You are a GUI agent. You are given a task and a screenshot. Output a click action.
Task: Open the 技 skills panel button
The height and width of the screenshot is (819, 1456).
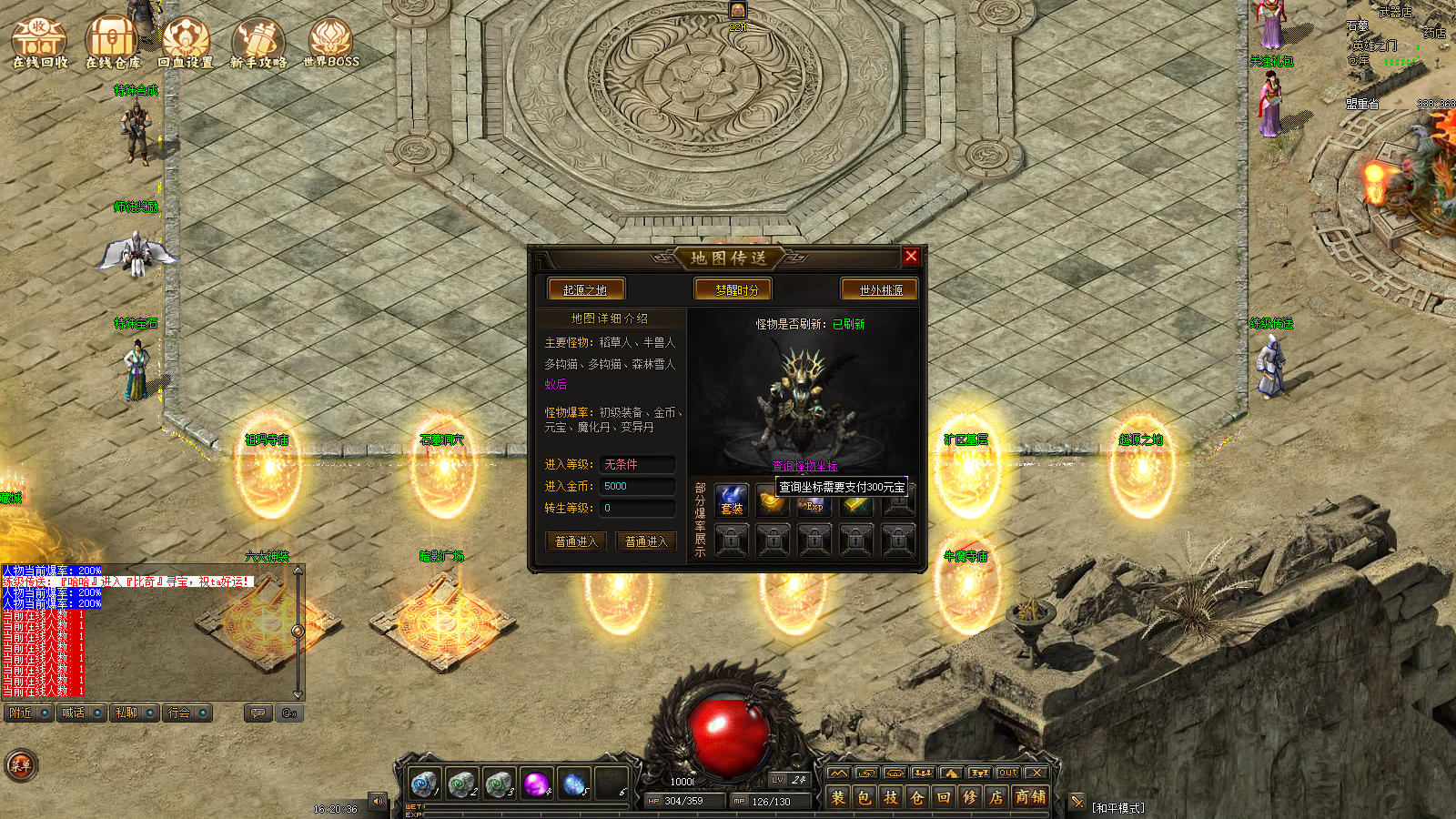pos(890,797)
